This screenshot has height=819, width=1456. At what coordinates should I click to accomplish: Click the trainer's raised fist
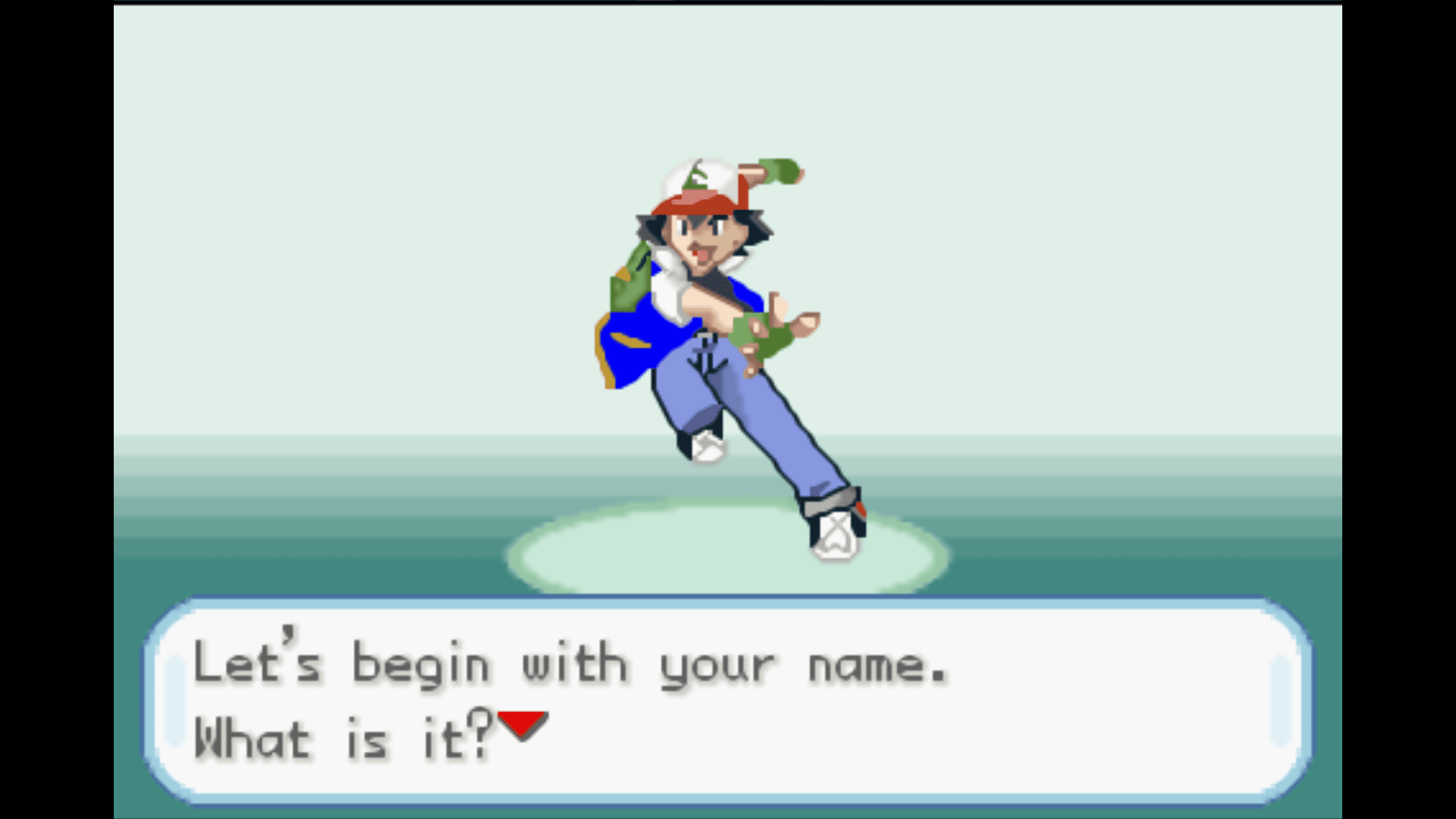[781, 173]
